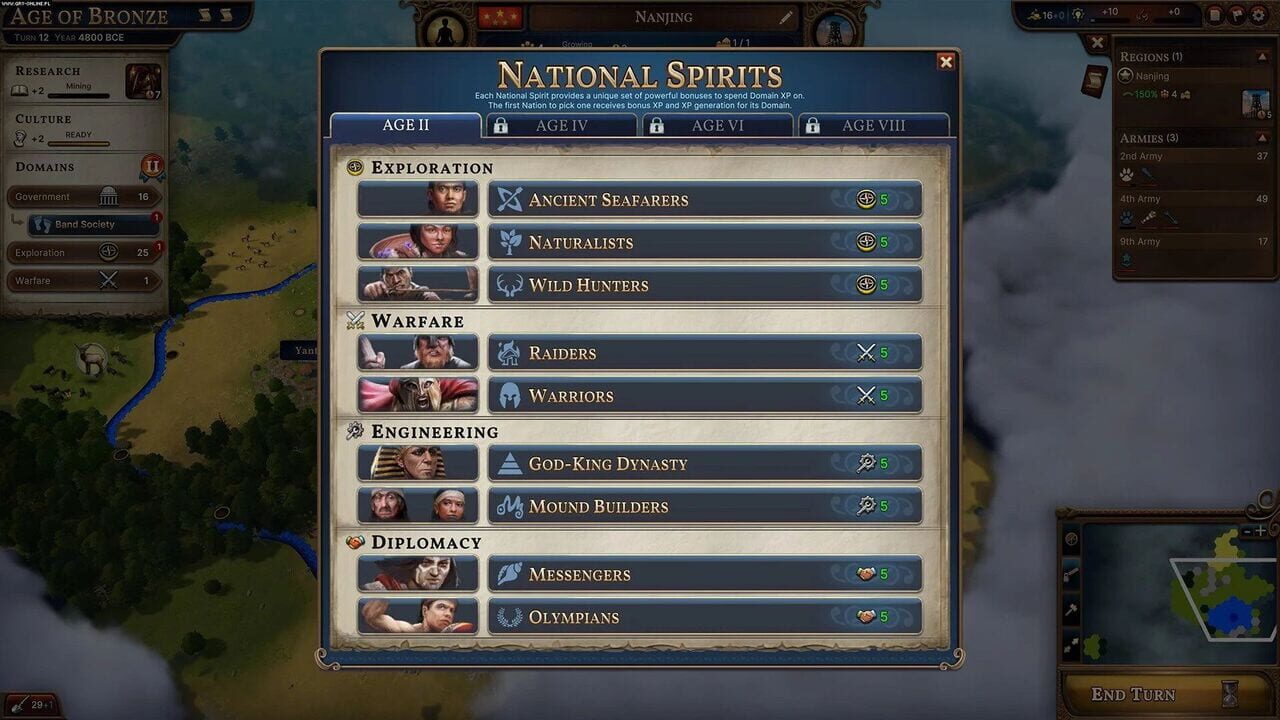Select the Messengers national spirit

pyautogui.click(x=700, y=574)
